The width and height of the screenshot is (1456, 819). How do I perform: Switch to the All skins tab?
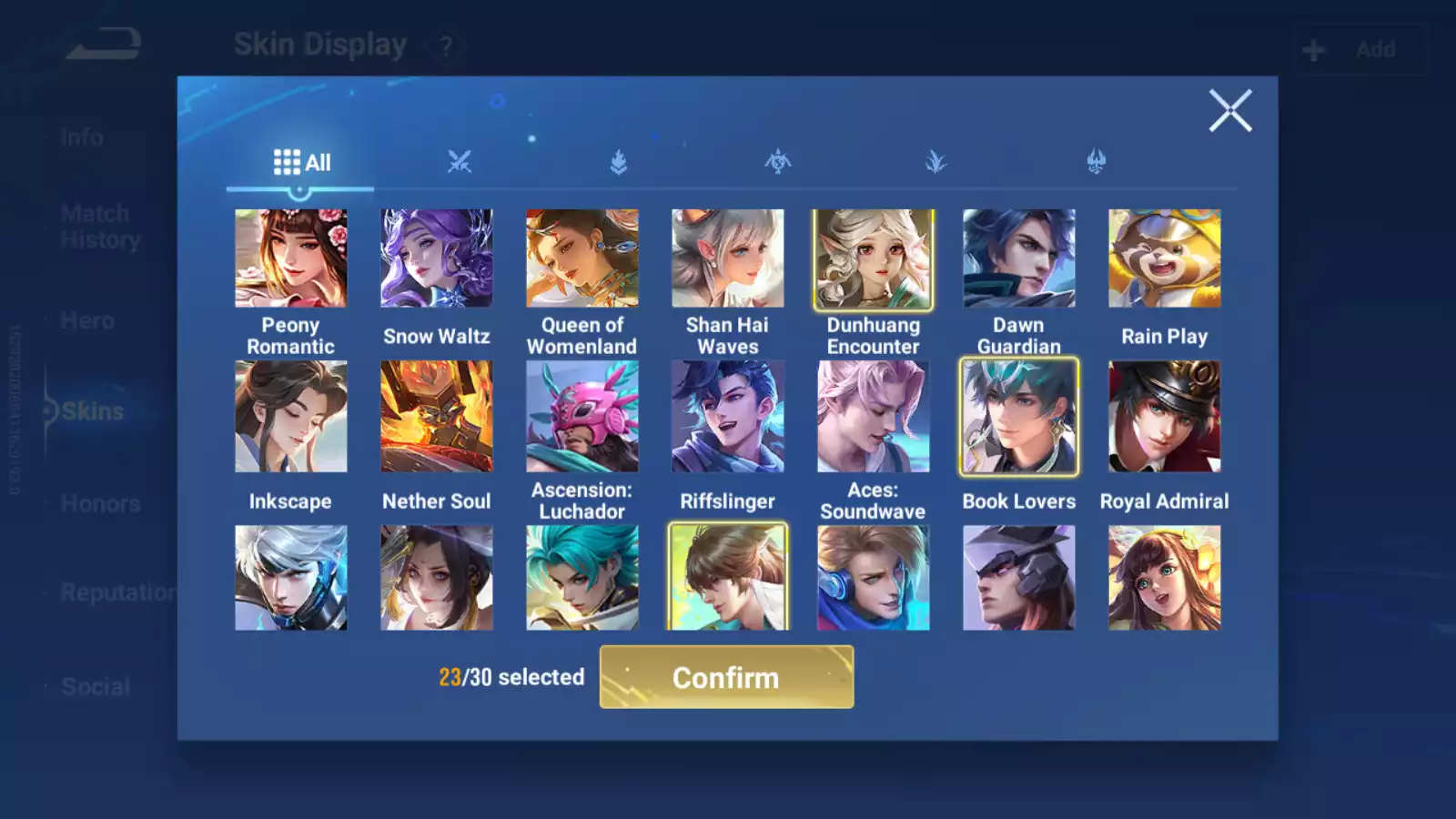301,163
